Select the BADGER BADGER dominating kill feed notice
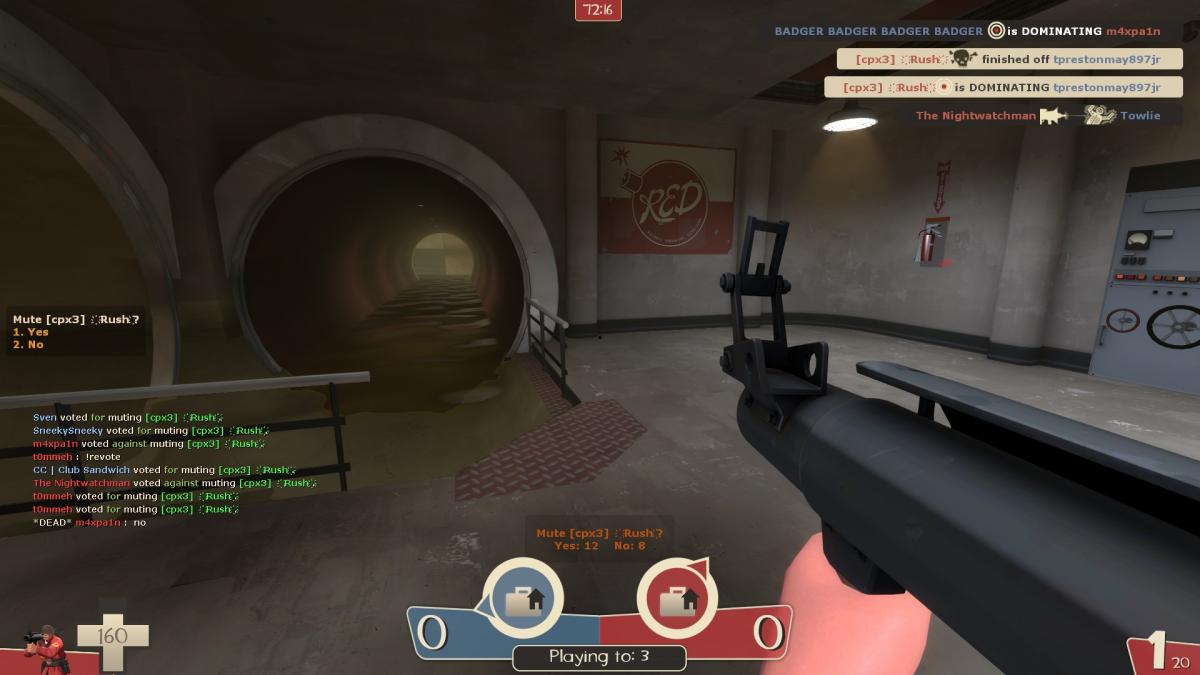Viewport: 1200px width, 675px height. [x=967, y=31]
